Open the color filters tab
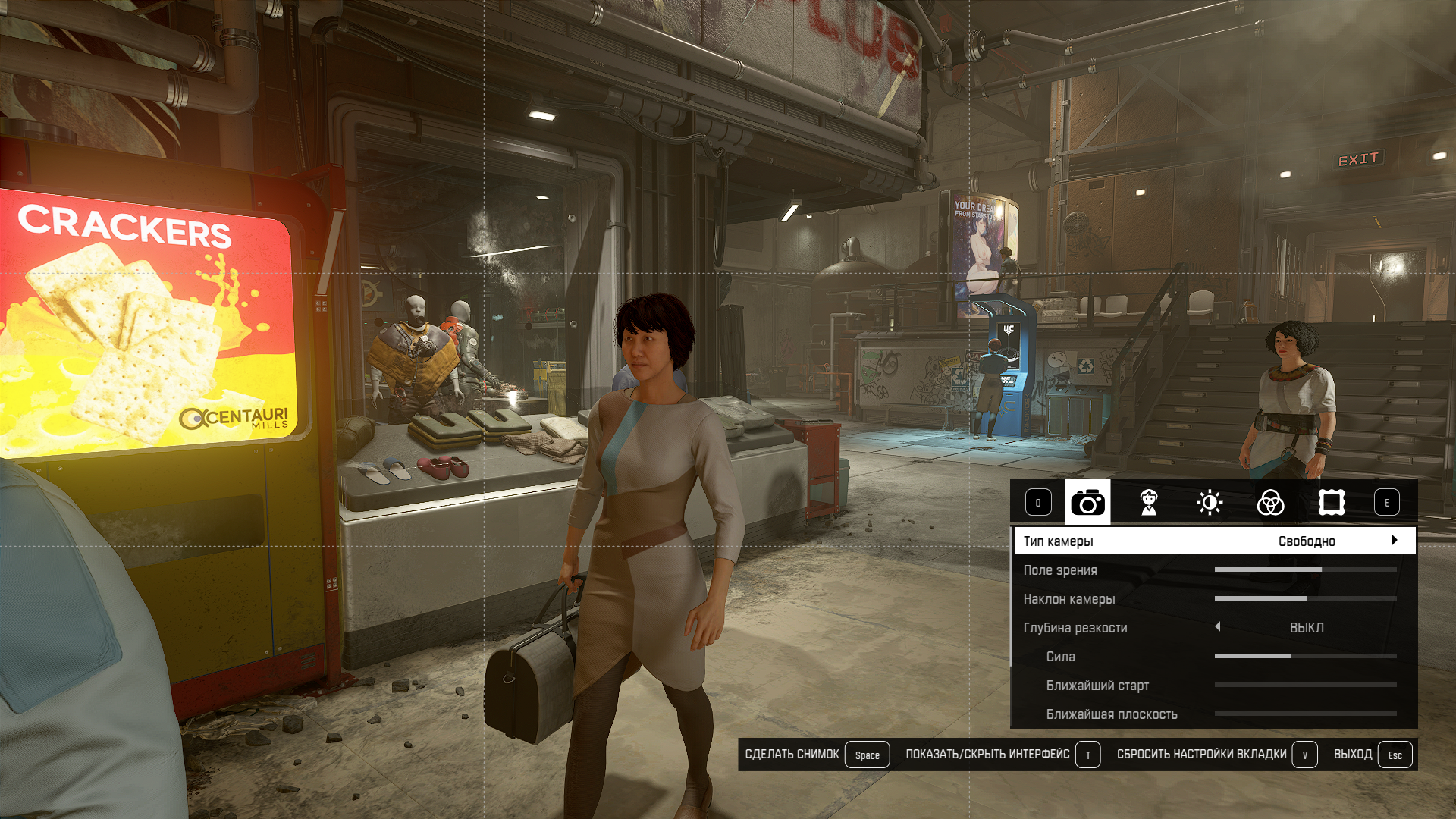This screenshot has width=1456, height=819. tap(1270, 502)
